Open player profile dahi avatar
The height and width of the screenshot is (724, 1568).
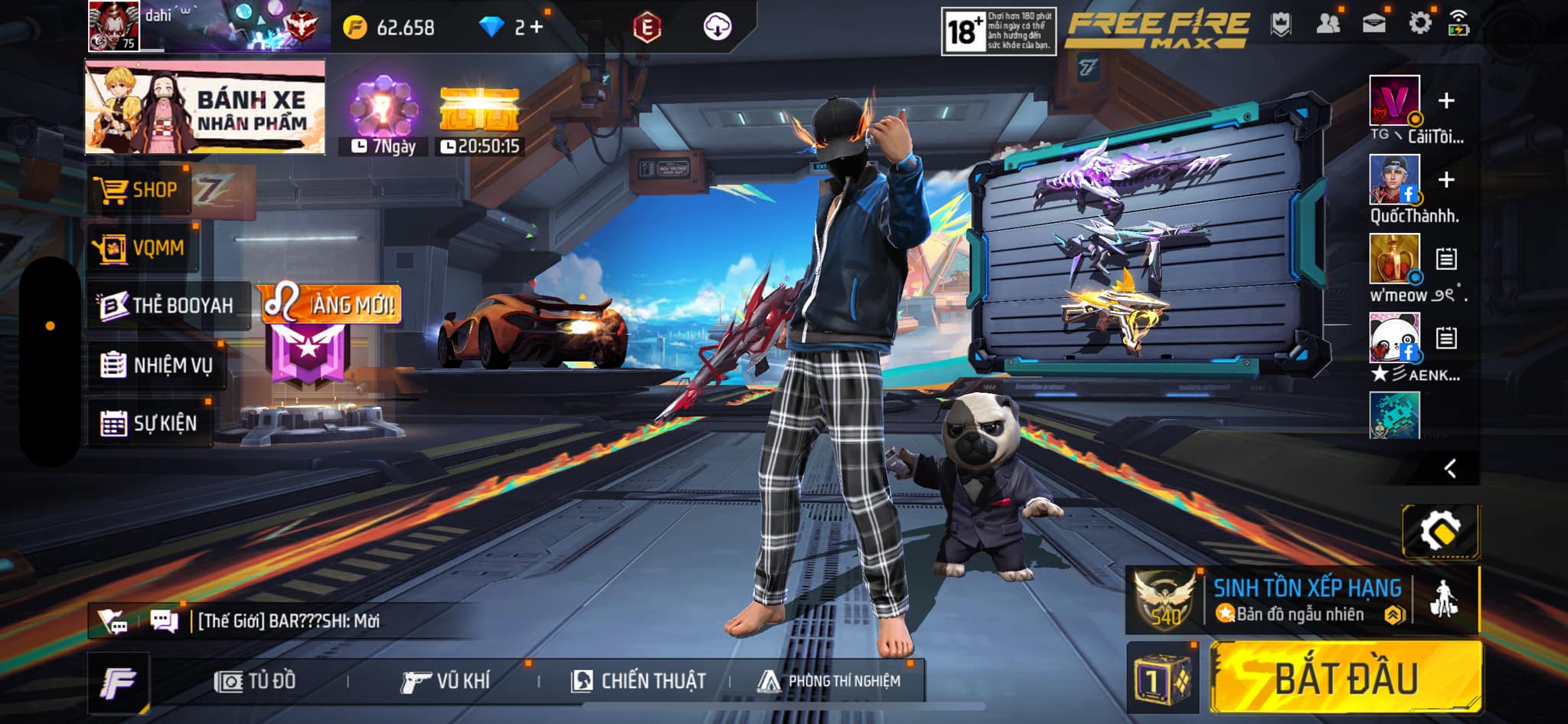coord(113,26)
